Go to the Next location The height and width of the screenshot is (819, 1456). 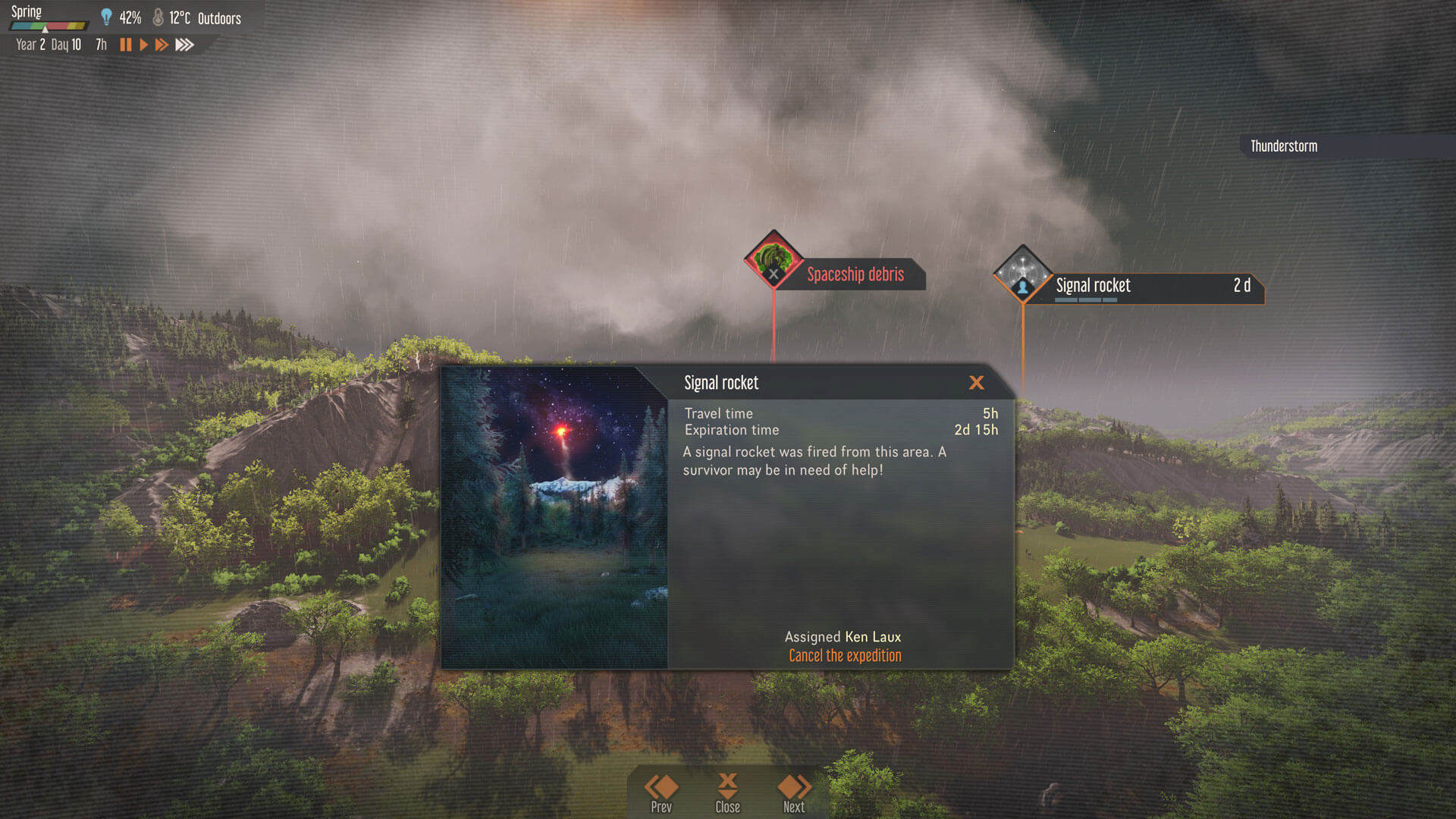794,792
